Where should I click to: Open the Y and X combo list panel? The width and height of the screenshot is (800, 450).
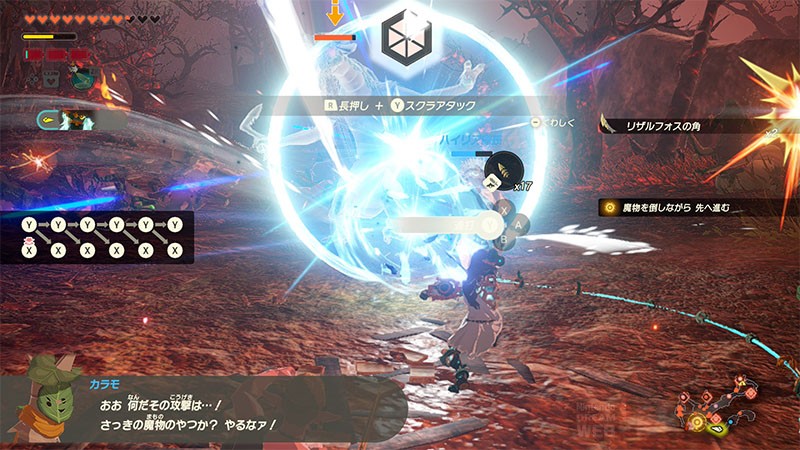pos(106,237)
